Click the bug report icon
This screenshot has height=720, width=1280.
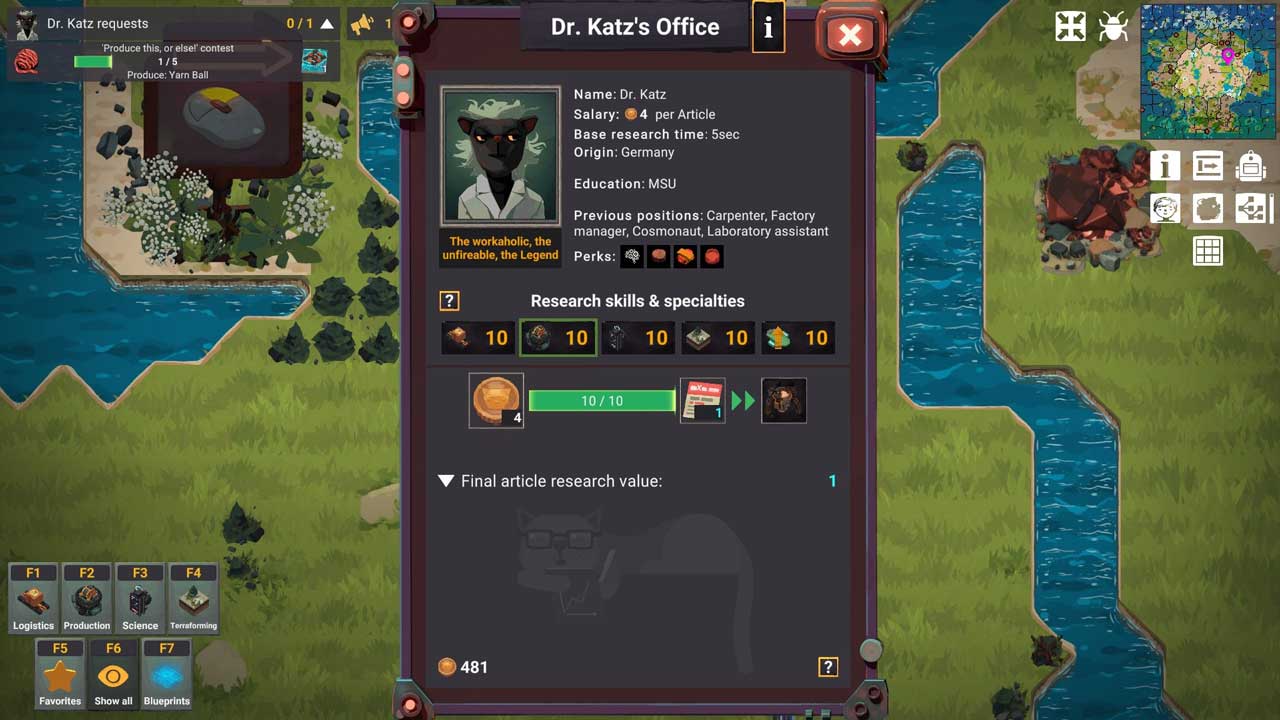click(x=1113, y=27)
